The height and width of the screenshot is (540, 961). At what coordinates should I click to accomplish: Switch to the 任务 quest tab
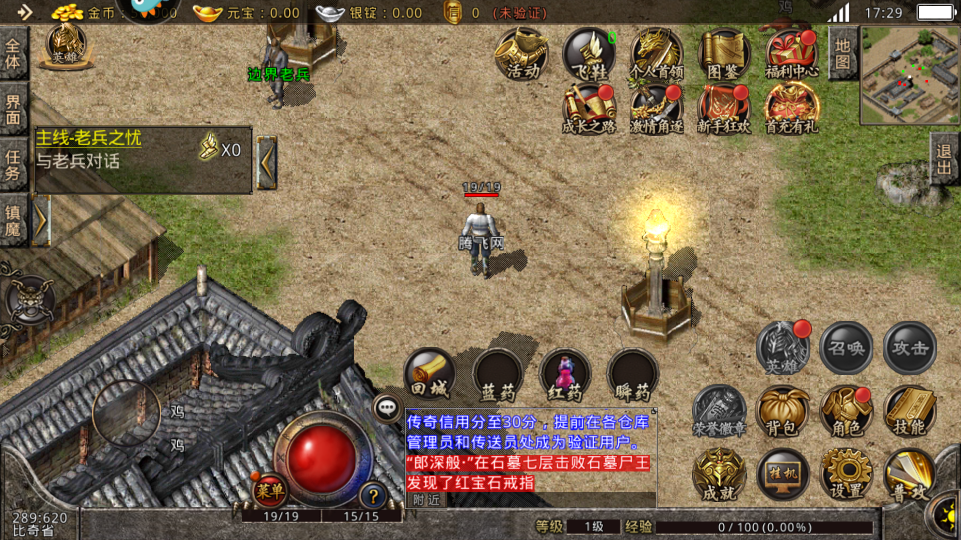point(13,164)
